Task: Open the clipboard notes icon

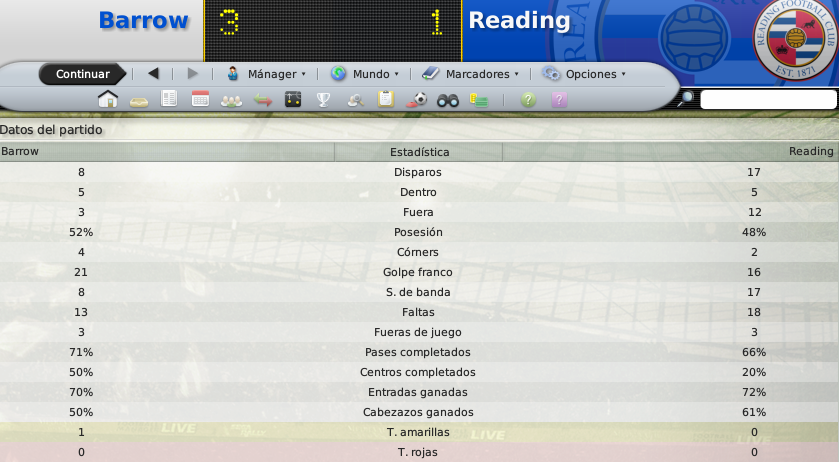Action: click(x=385, y=99)
